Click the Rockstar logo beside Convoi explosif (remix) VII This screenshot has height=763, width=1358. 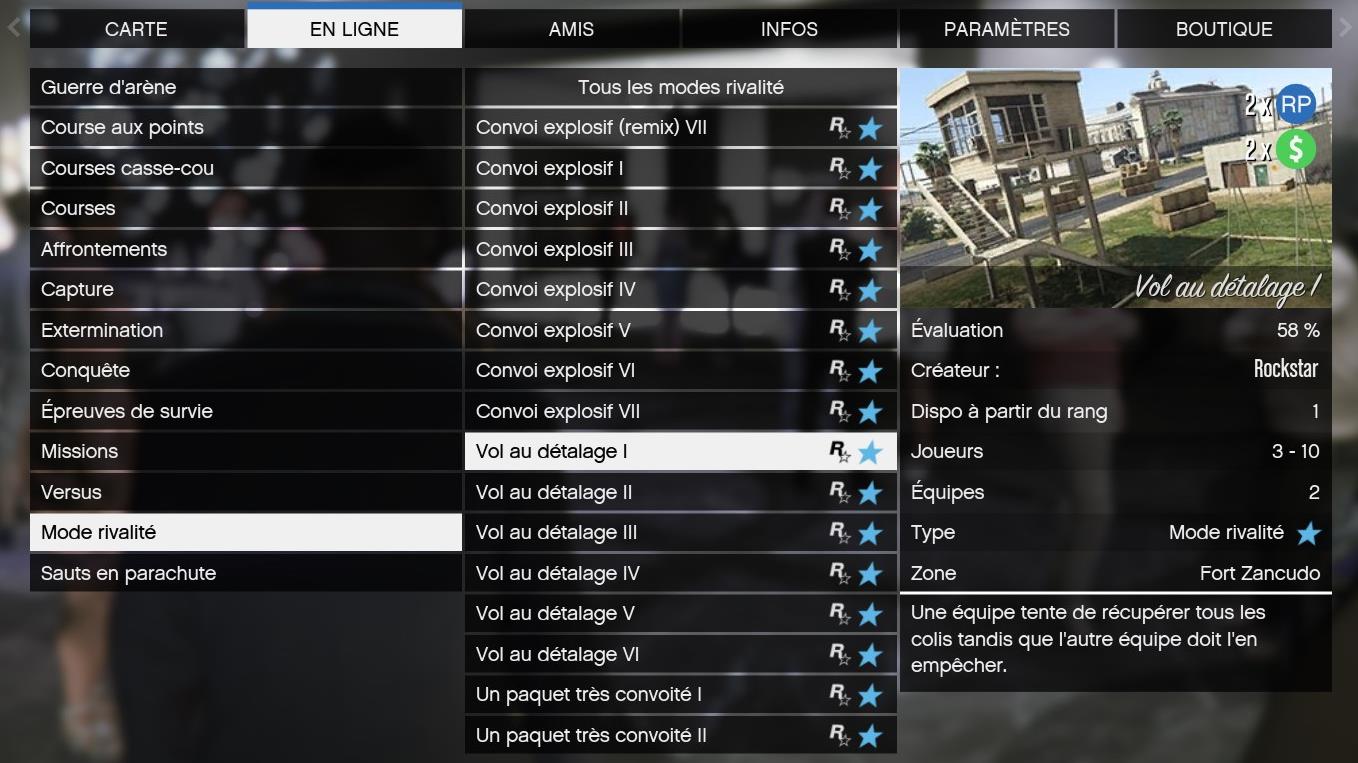(x=845, y=128)
